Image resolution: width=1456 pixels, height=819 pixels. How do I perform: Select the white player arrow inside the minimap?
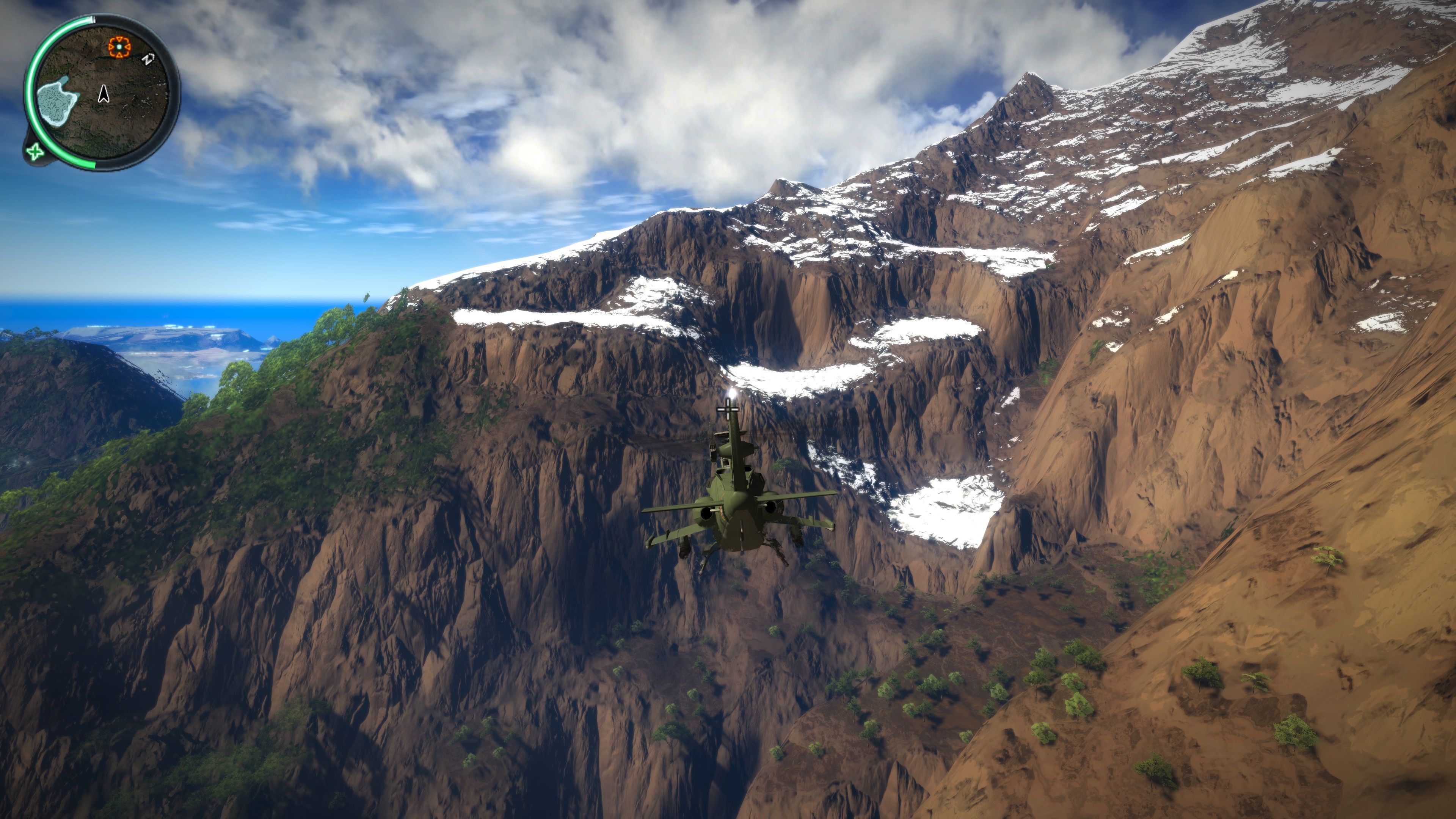104,94
